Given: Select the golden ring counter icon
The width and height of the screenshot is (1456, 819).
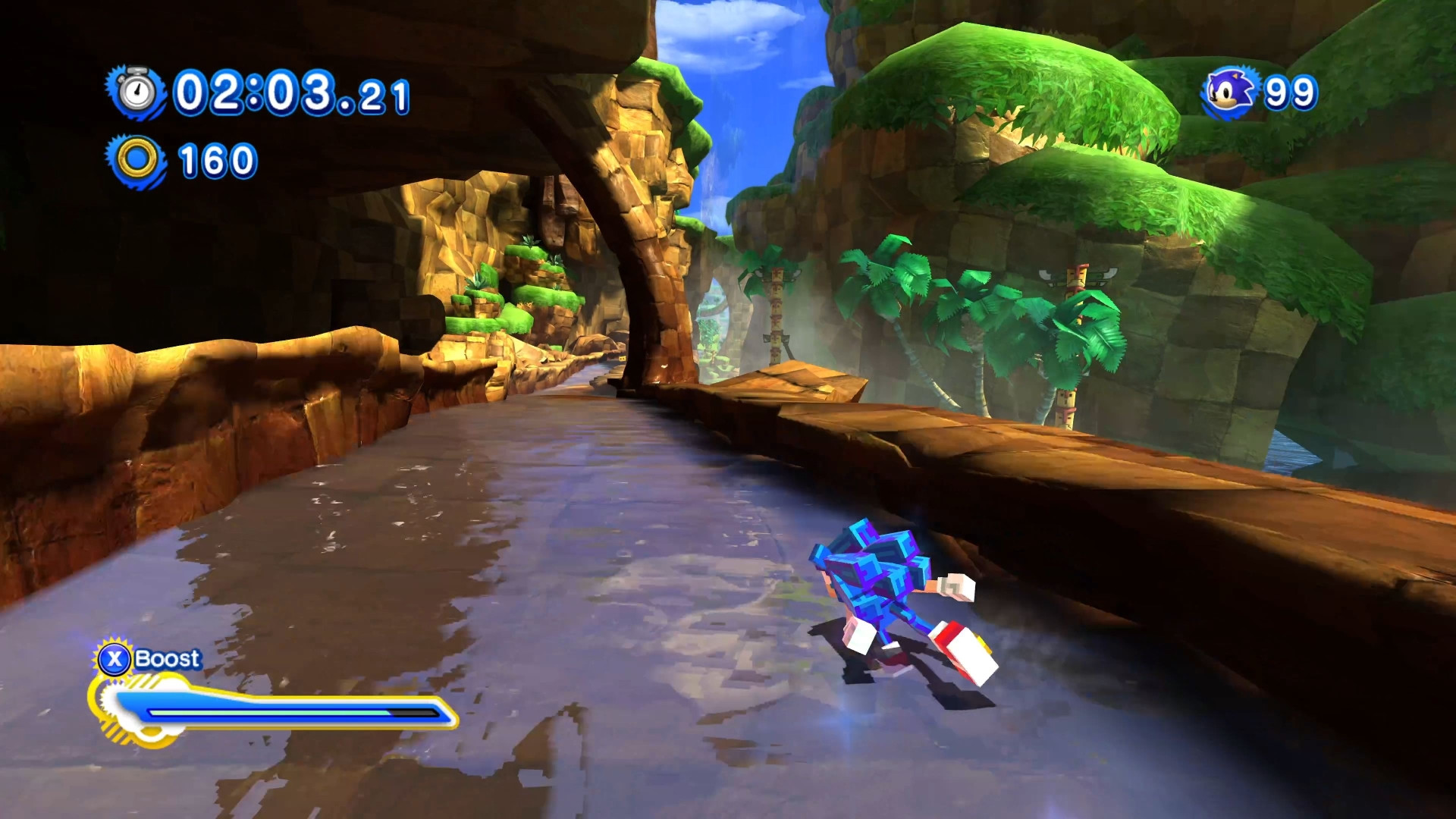Looking at the screenshot, I should pyautogui.click(x=136, y=157).
